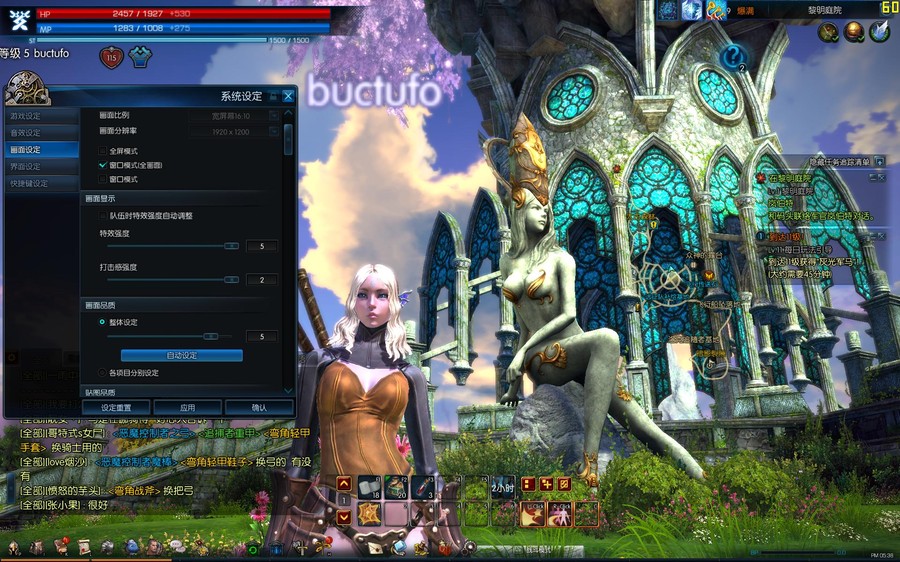The height and width of the screenshot is (562, 900).
Task: Click the blue question mark help icon
Action: click(x=732, y=57)
